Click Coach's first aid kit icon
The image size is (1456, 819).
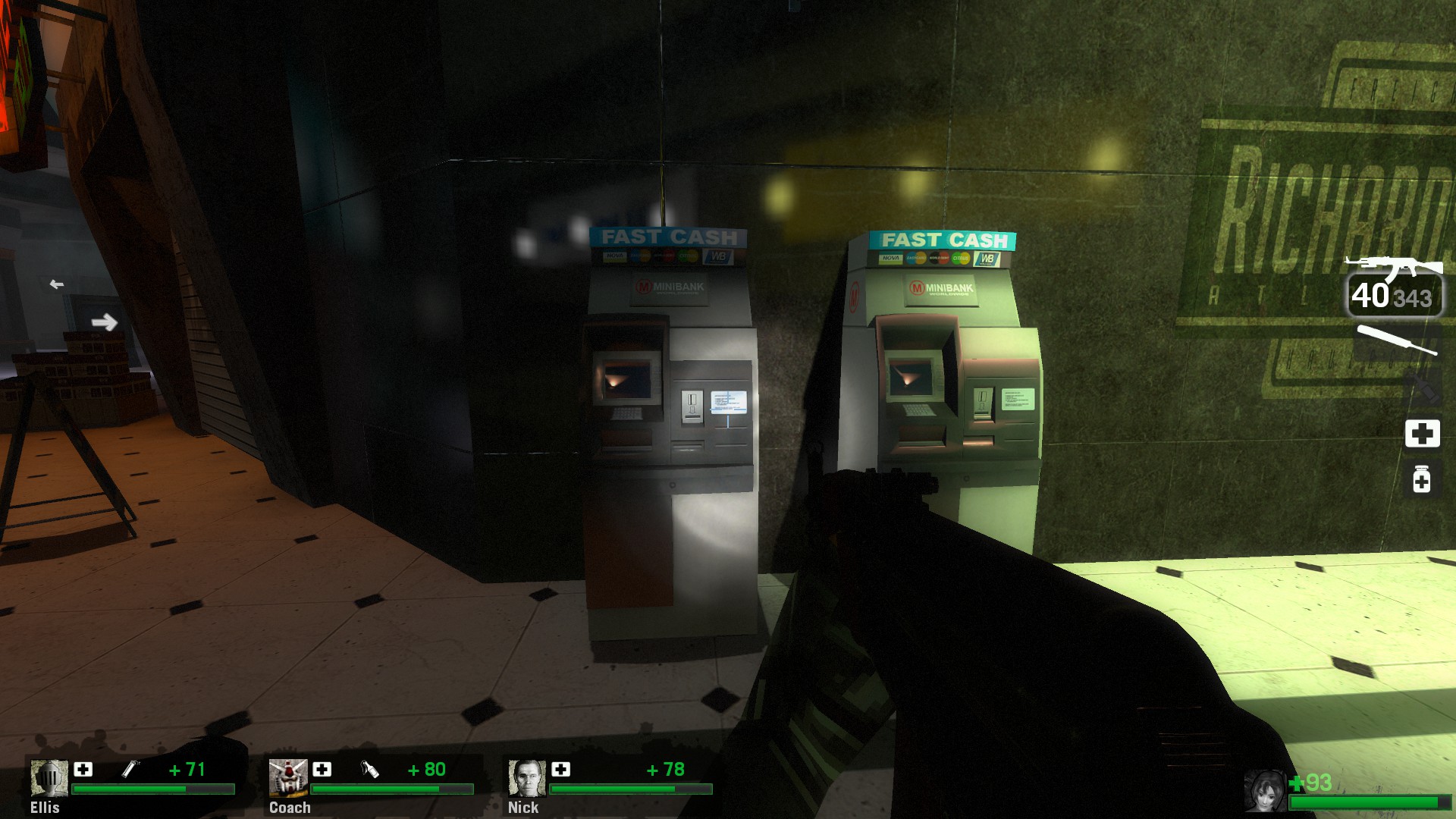coord(322,770)
